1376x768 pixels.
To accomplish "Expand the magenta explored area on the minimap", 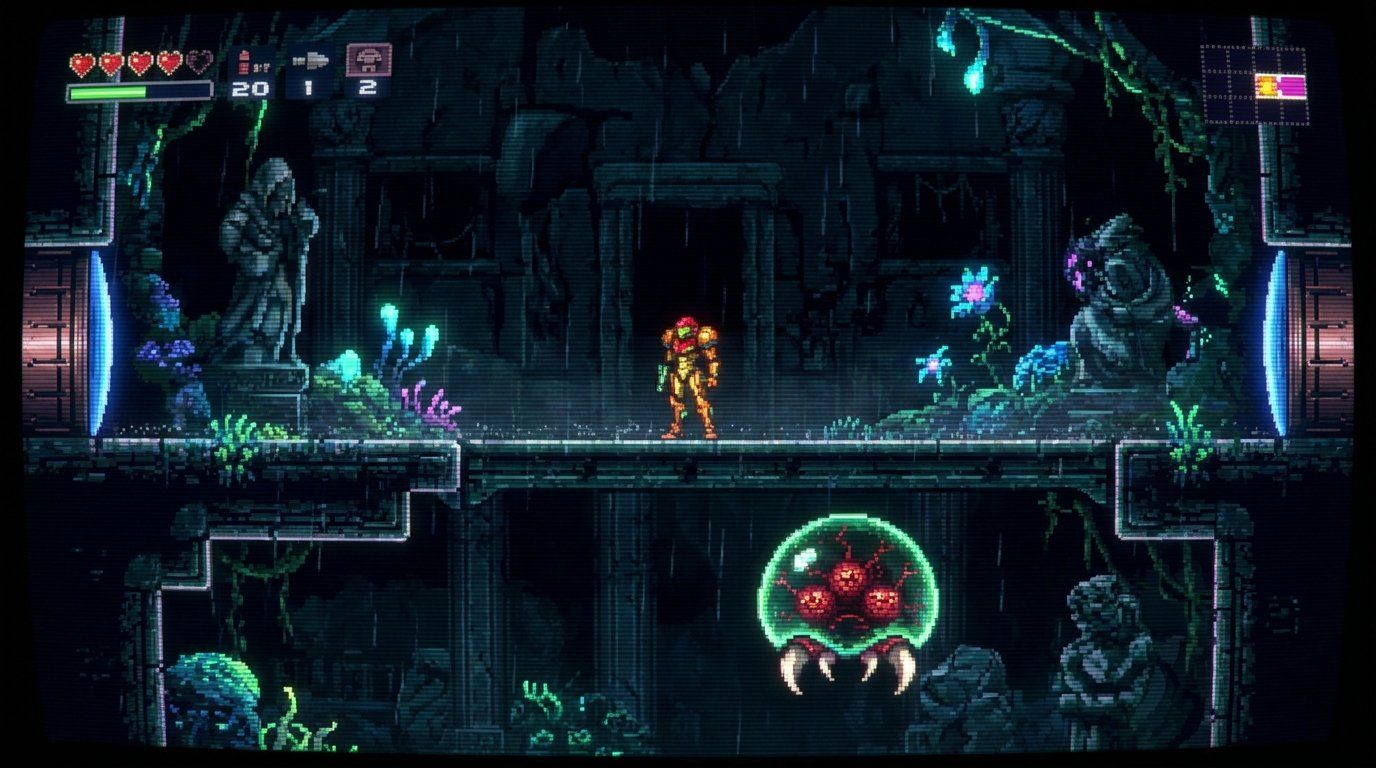I will (1293, 86).
